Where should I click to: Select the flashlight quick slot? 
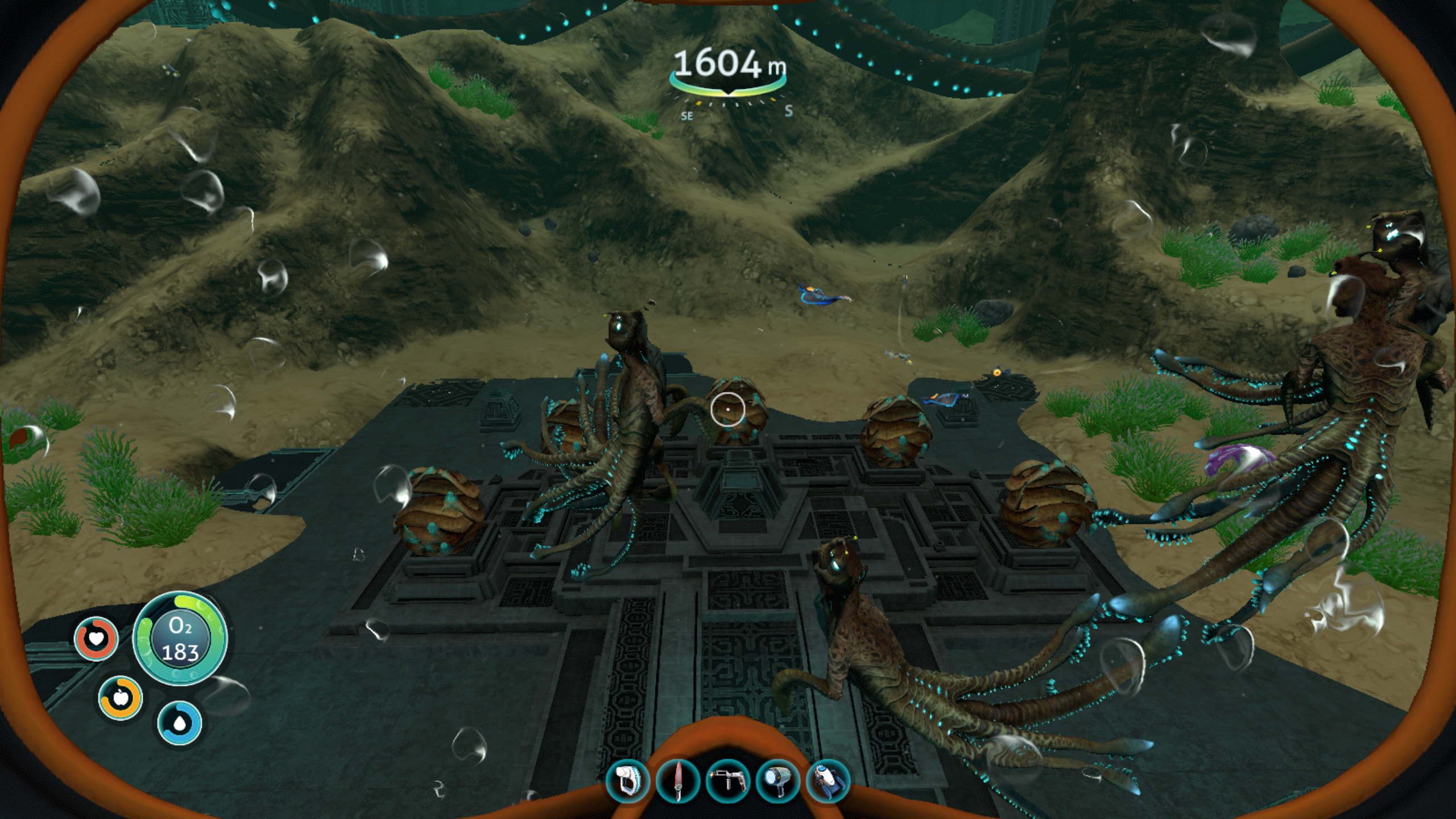pos(777,780)
